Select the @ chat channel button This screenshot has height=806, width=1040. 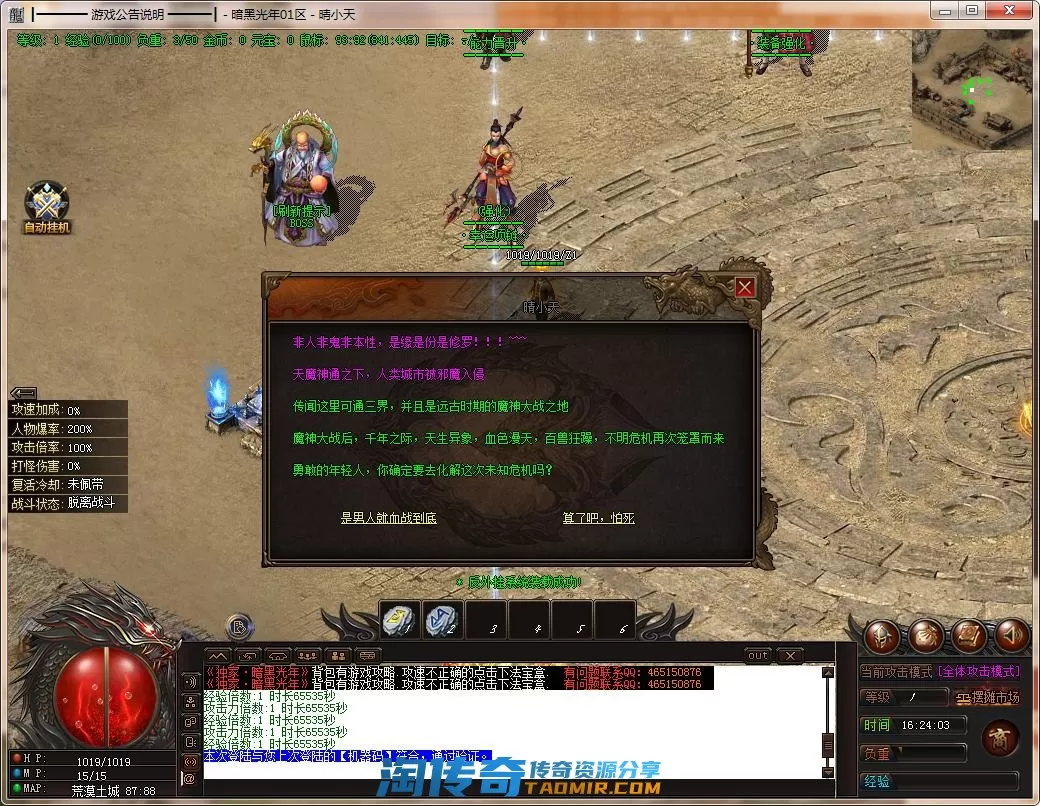189,777
